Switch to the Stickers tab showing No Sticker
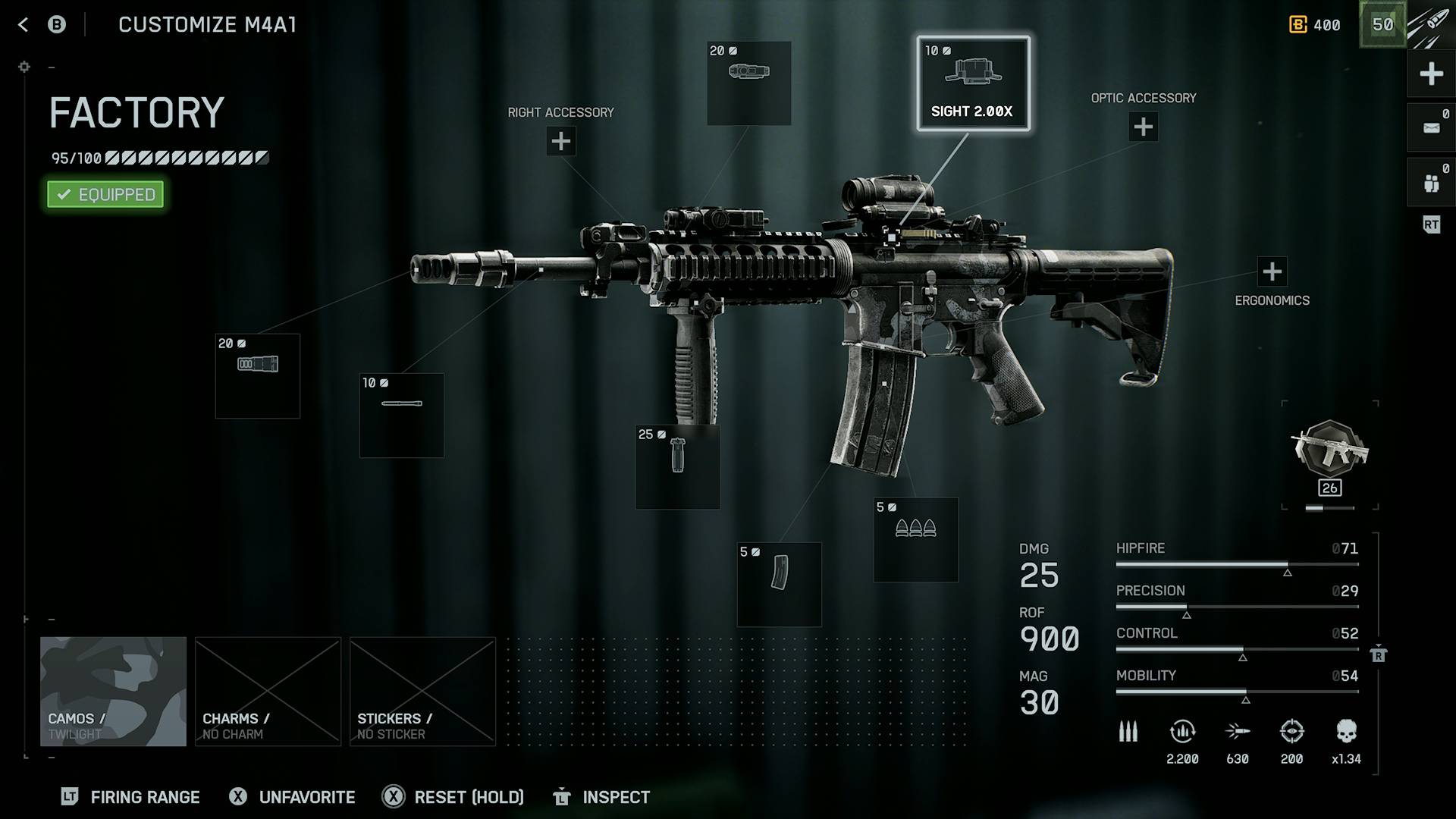This screenshot has height=819, width=1456. [422, 692]
